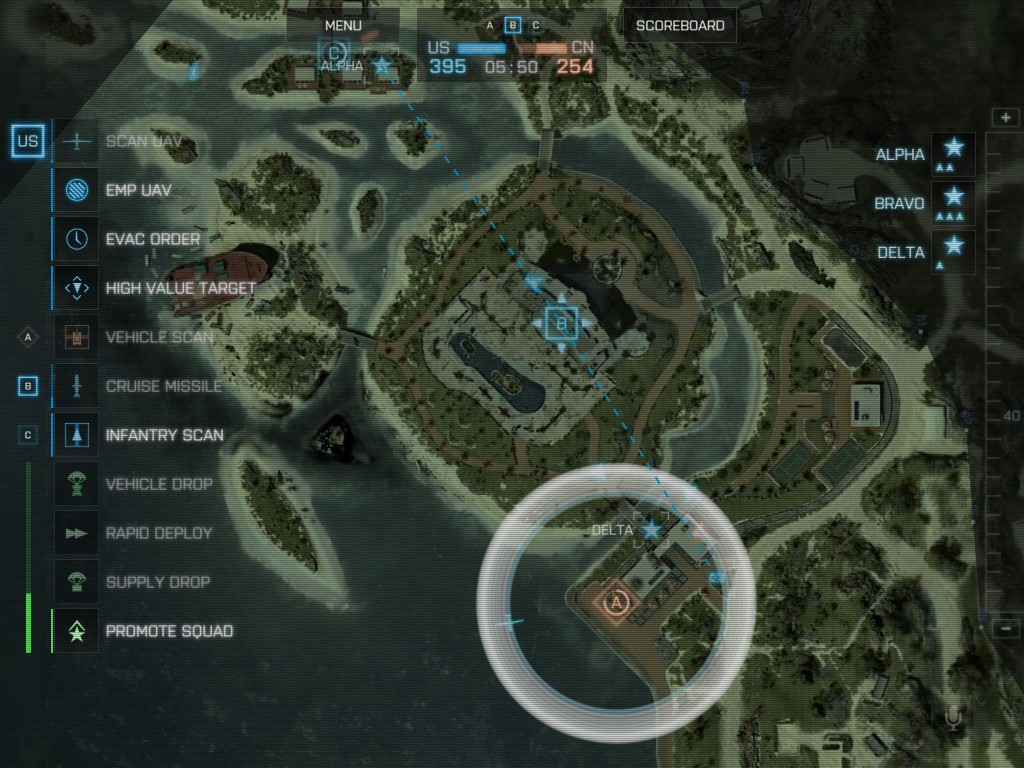1024x768 pixels.
Task: Open the Scoreboard
Action: pos(680,25)
